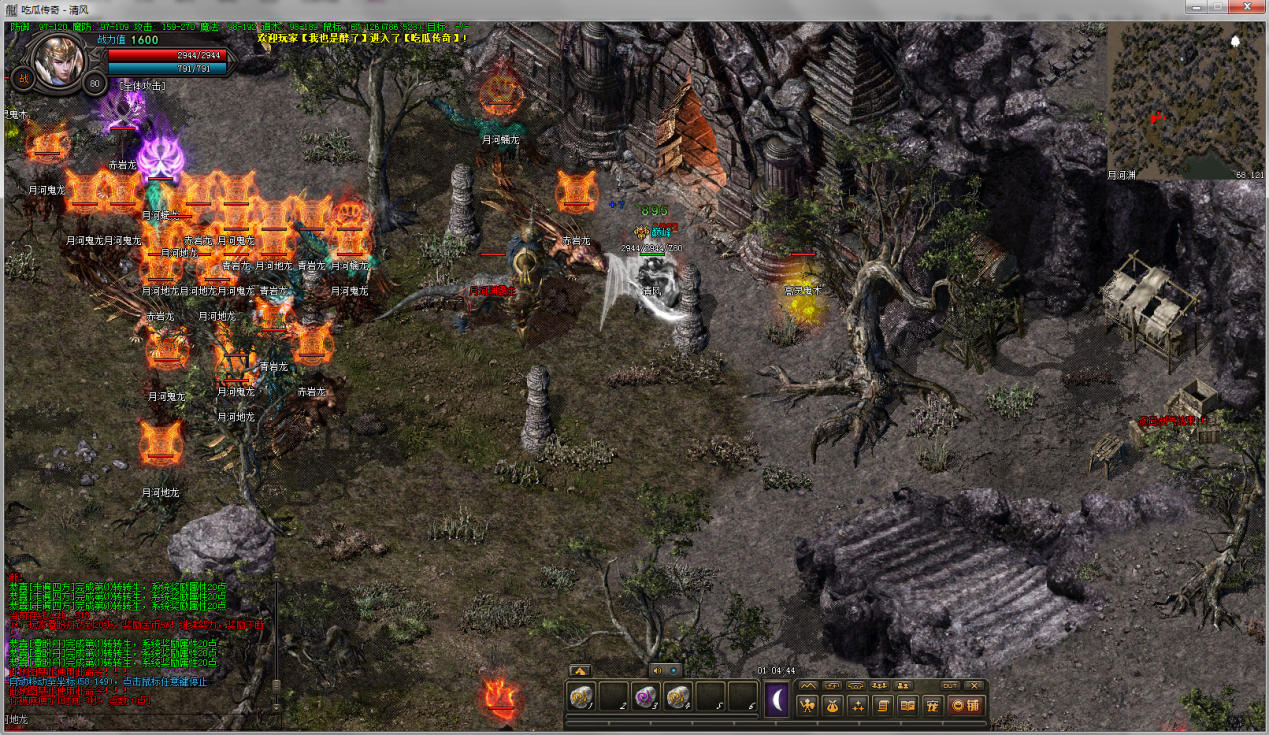Toggle the speaker sound button
The width and height of the screenshot is (1269, 735).
(x=657, y=670)
